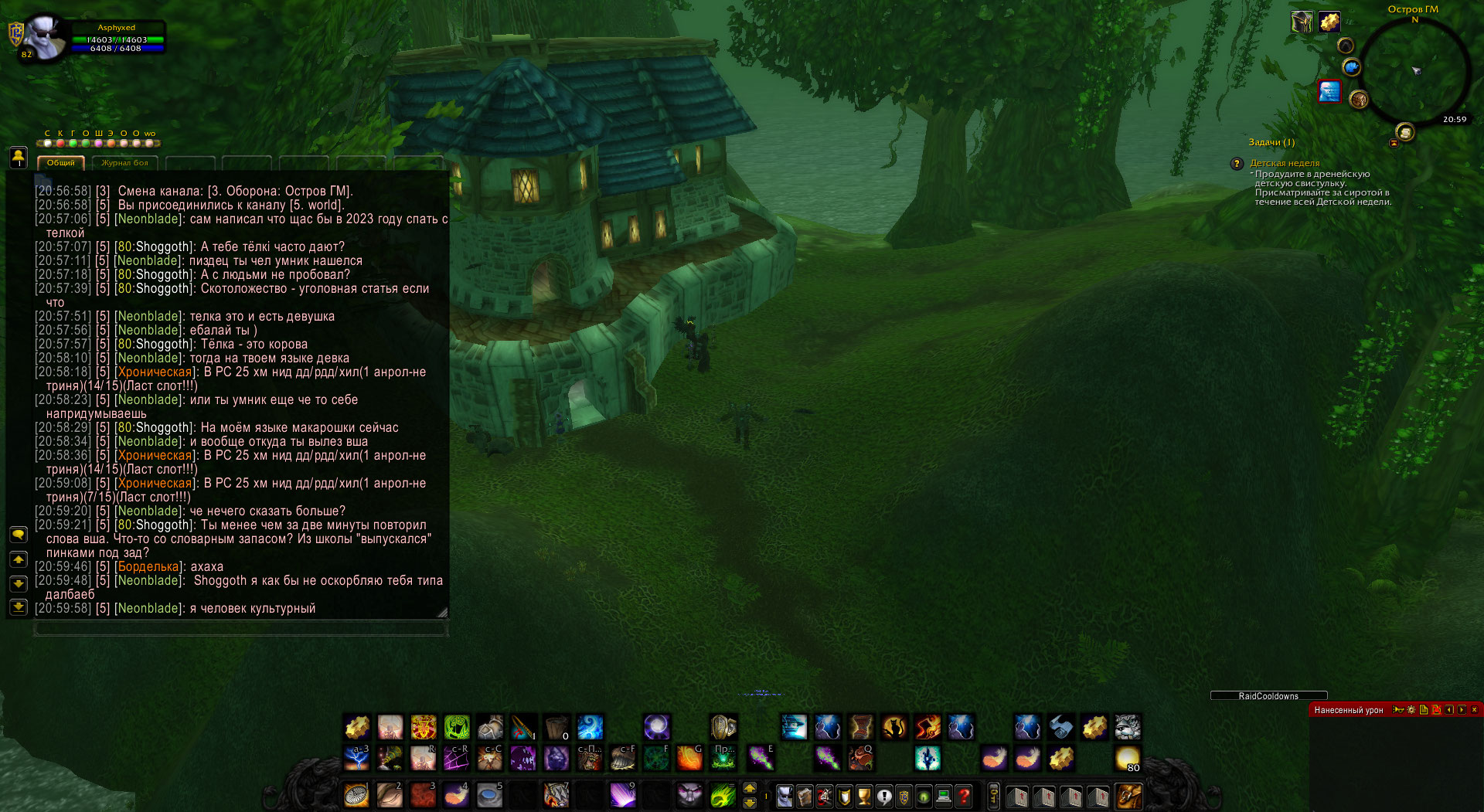Switch to the Общий chat tab

(61, 163)
